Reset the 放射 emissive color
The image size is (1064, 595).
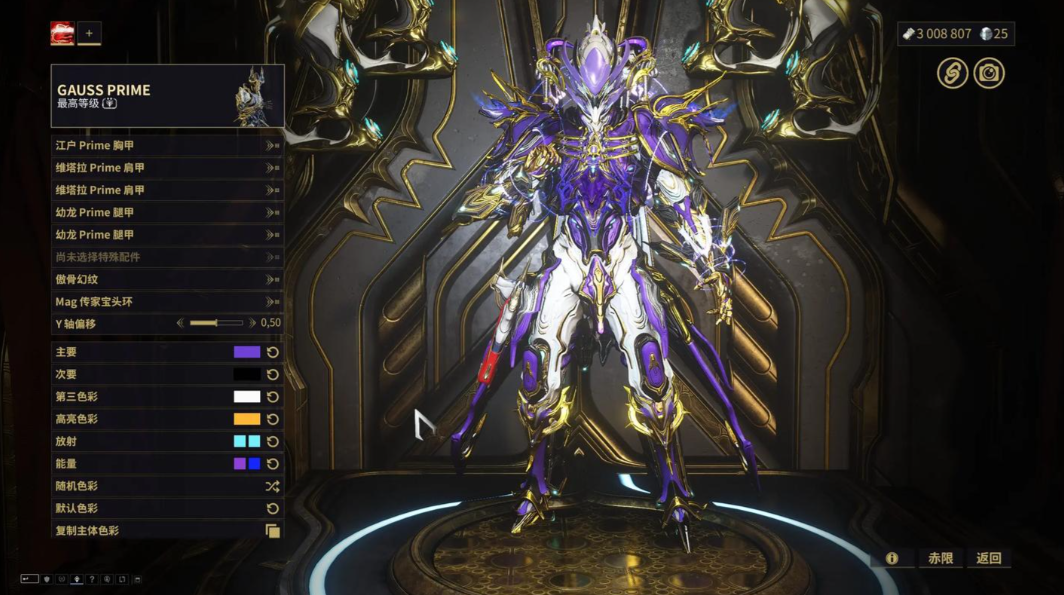tap(272, 441)
